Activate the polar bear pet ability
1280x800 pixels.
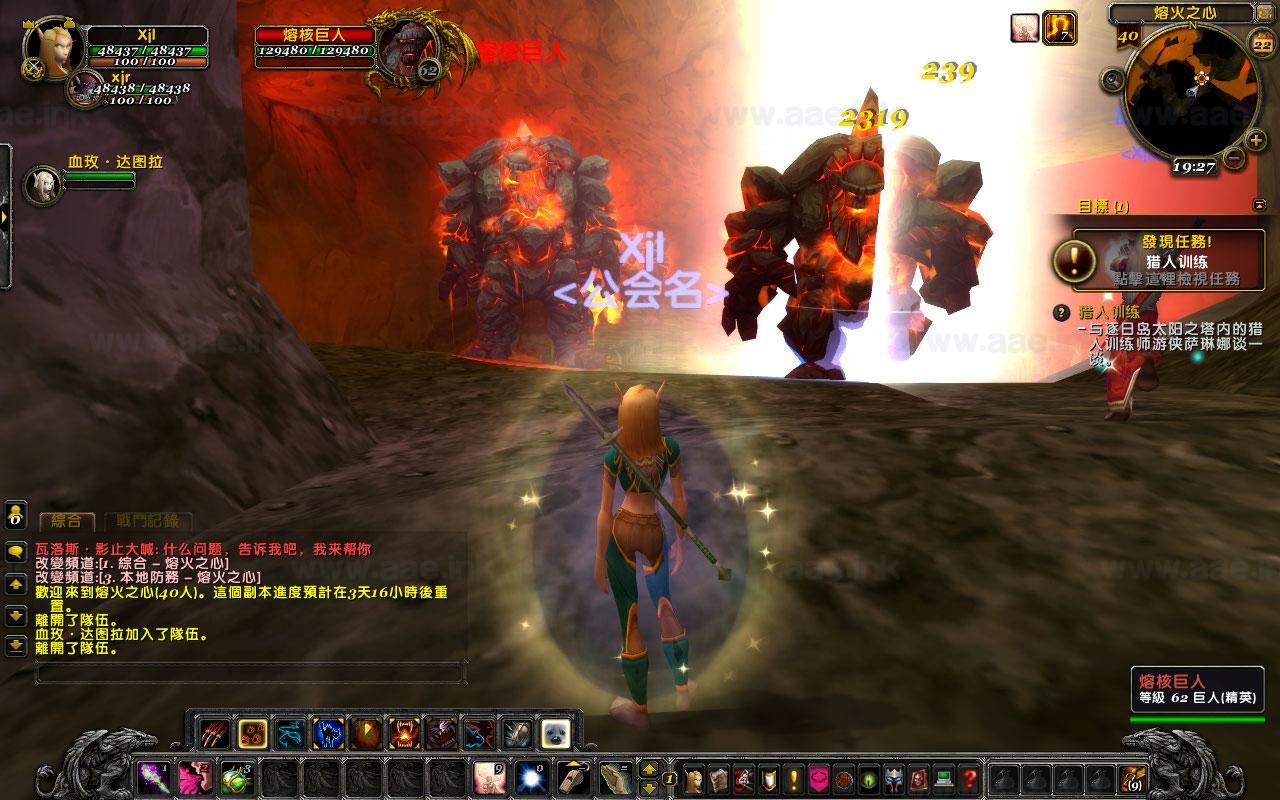555,734
